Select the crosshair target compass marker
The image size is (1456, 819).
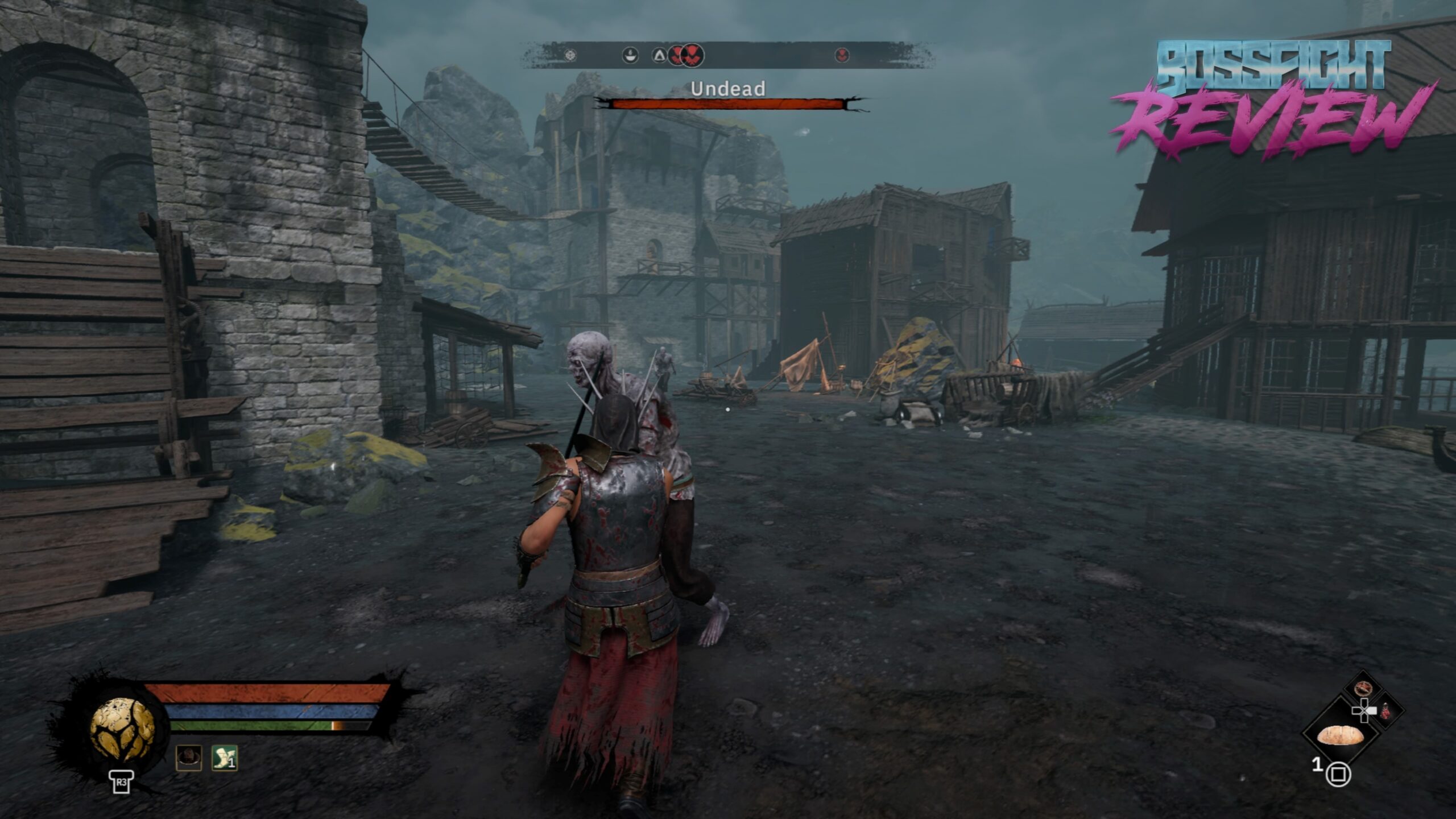coord(571,55)
